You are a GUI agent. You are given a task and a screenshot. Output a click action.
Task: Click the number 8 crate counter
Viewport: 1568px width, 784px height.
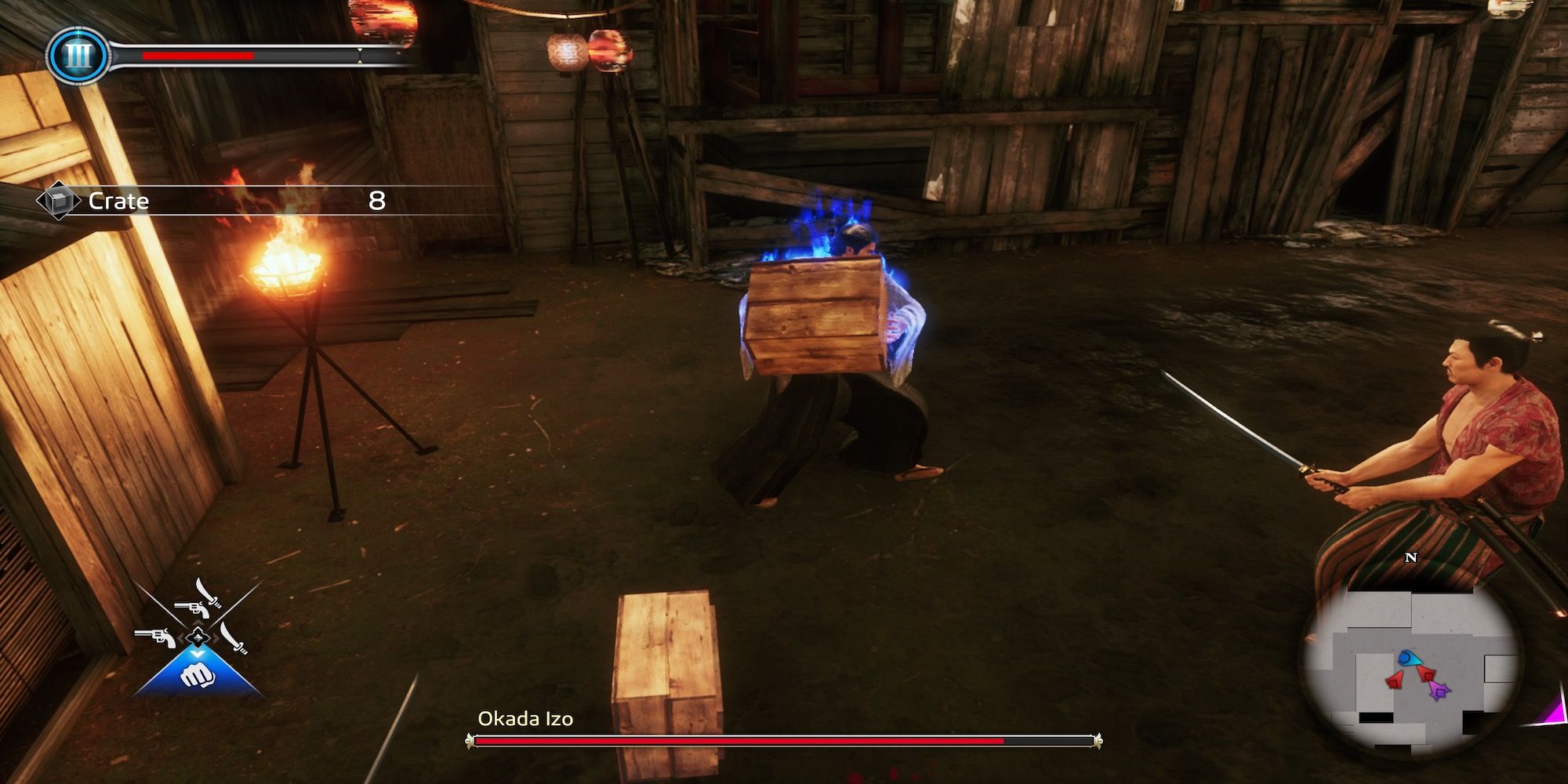pos(377,200)
